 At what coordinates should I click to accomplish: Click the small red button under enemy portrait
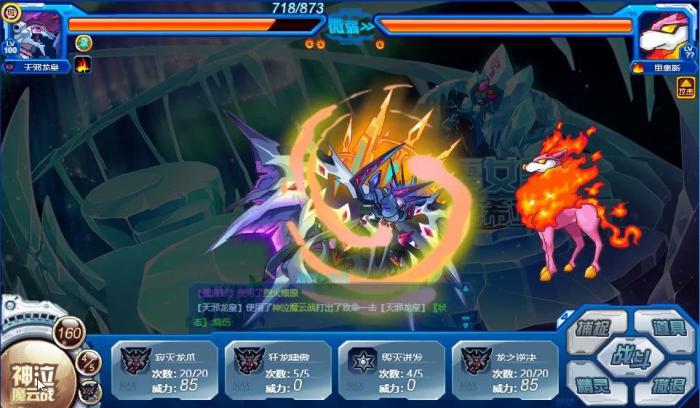pyautogui.click(x=685, y=90)
